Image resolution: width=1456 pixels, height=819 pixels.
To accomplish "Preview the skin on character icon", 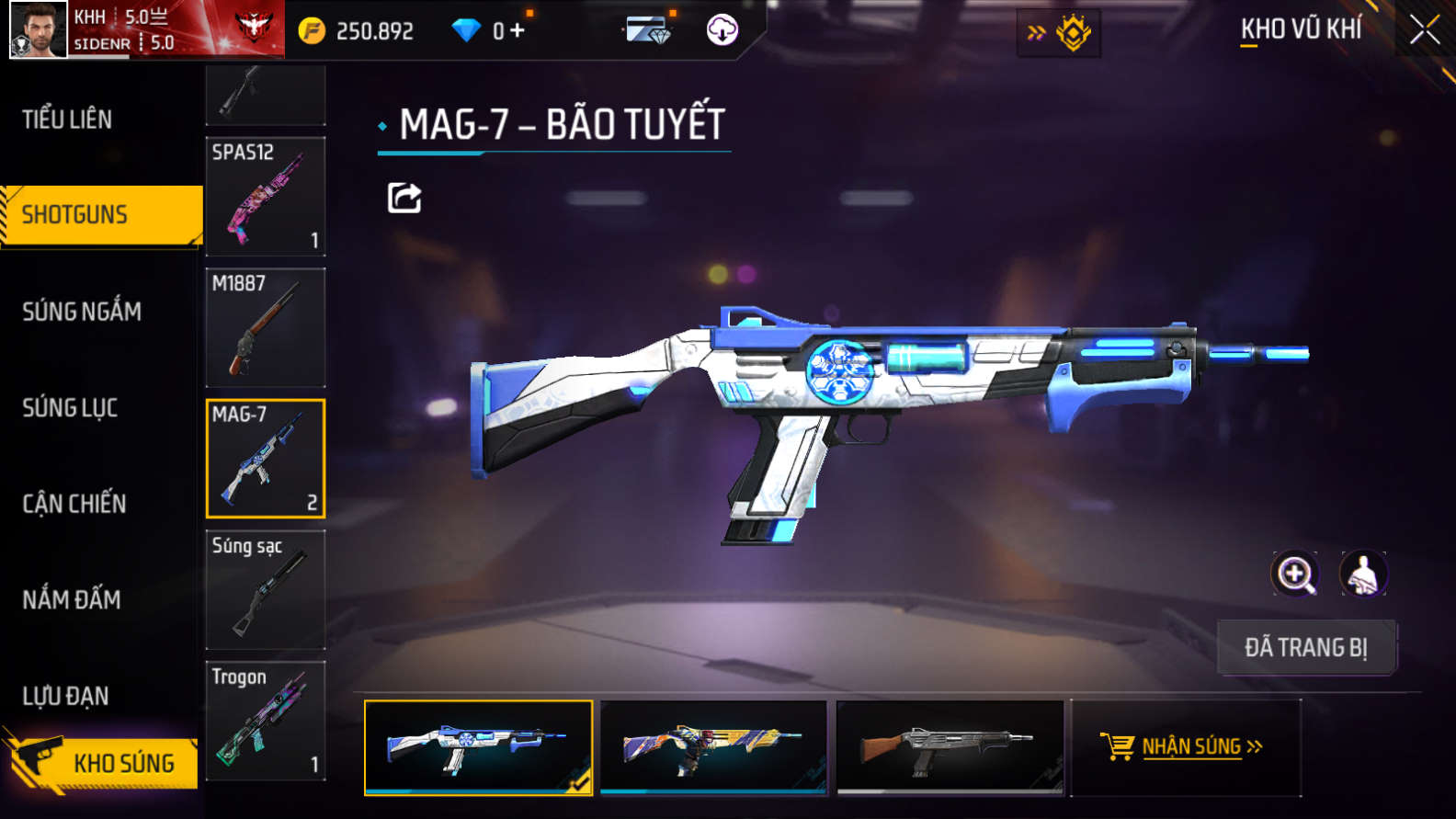I will (x=1363, y=574).
